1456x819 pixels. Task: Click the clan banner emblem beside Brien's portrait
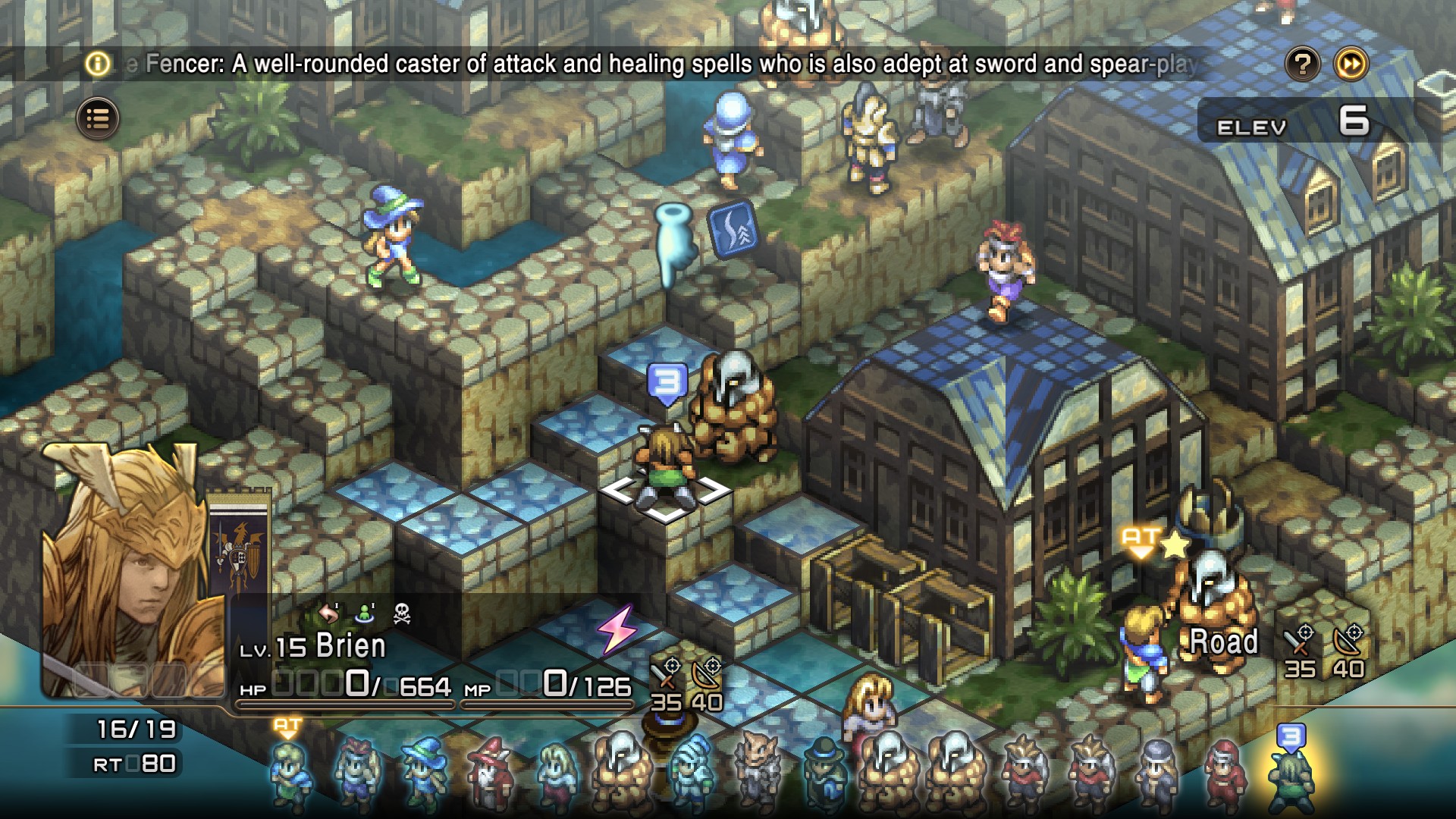(x=240, y=552)
